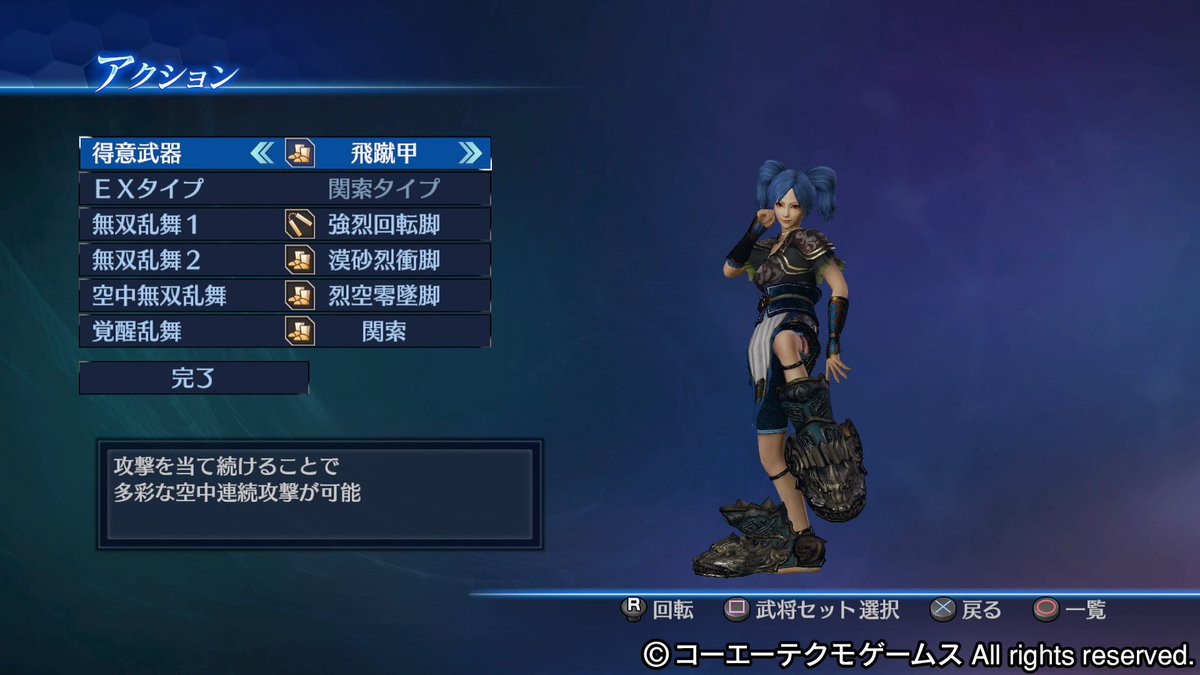Open the 空中無双乱舞 烈空零墜脚 row
Viewport: 1200px width, 675px height.
pos(285,296)
